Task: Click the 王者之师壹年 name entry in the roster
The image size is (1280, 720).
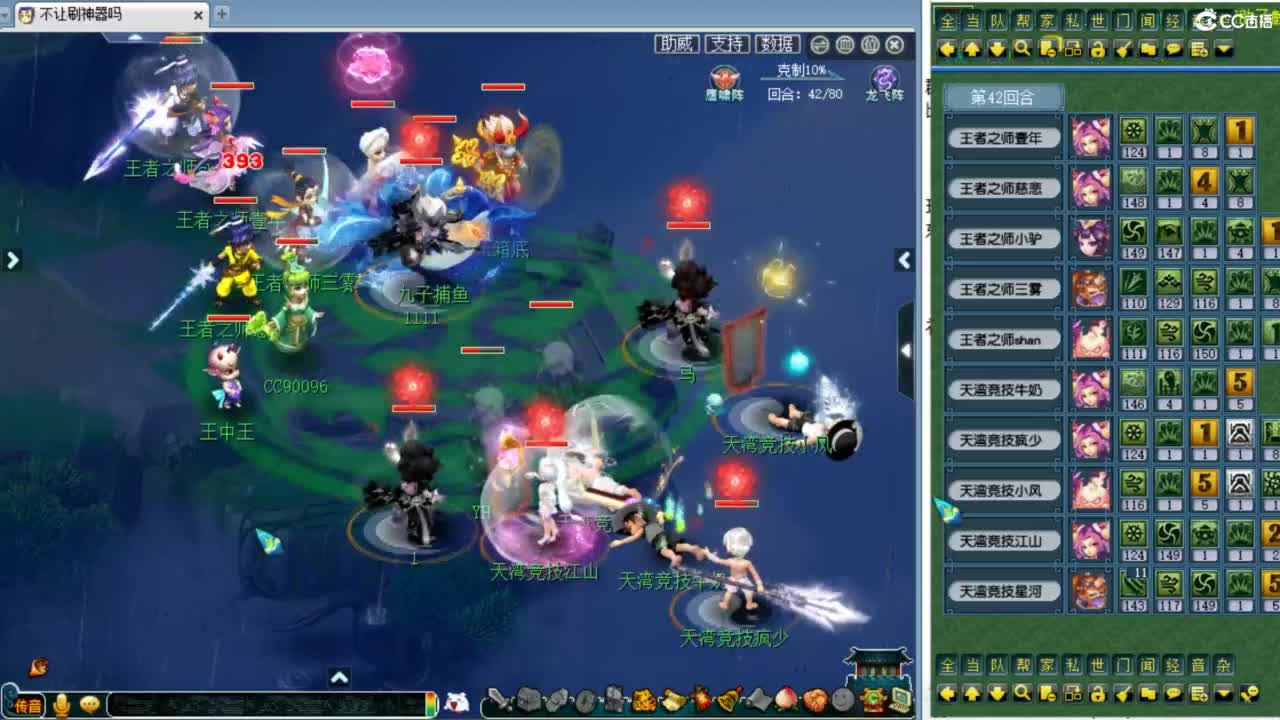Action: coord(1003,138)
